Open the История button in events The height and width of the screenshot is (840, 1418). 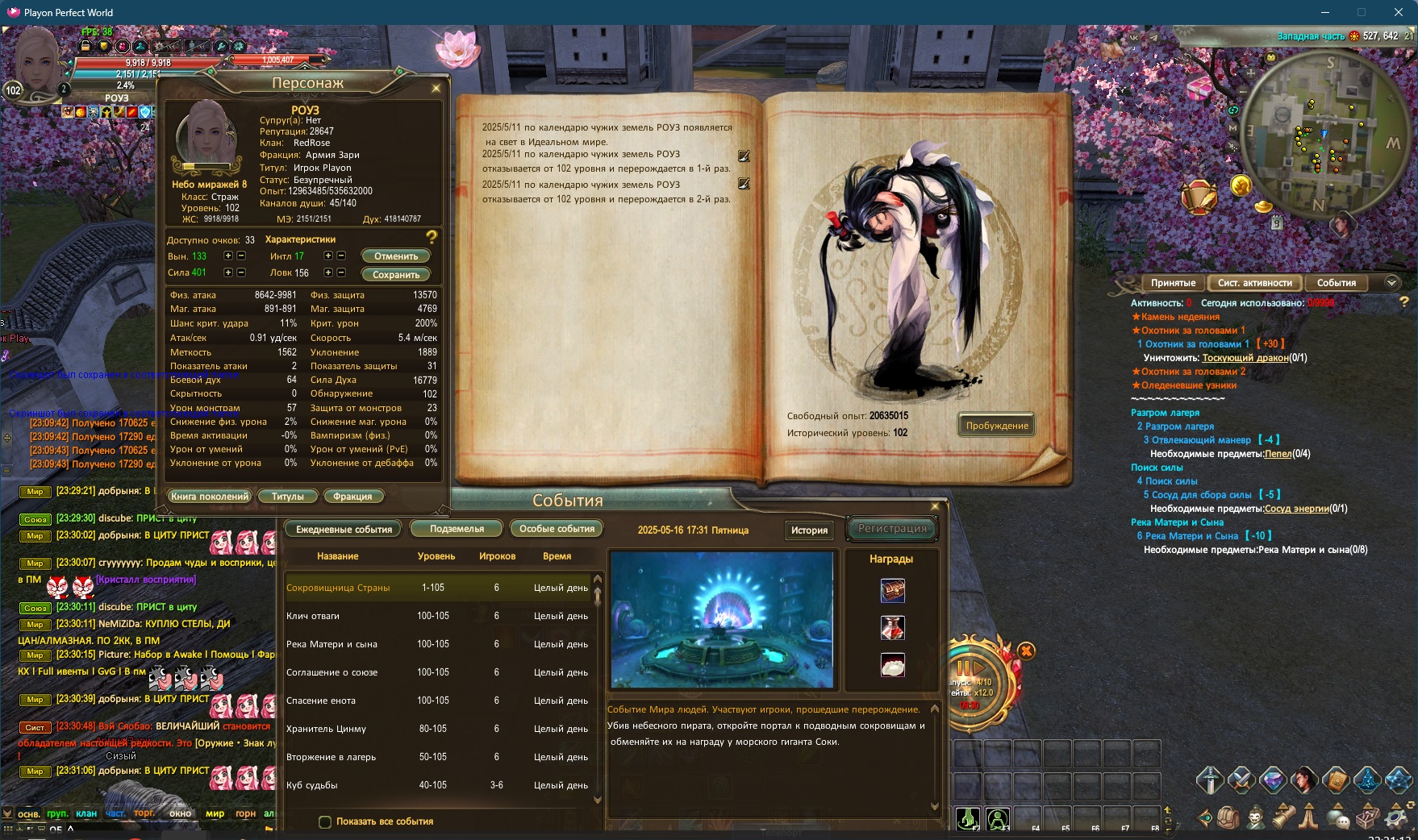(x=809, y=530)
